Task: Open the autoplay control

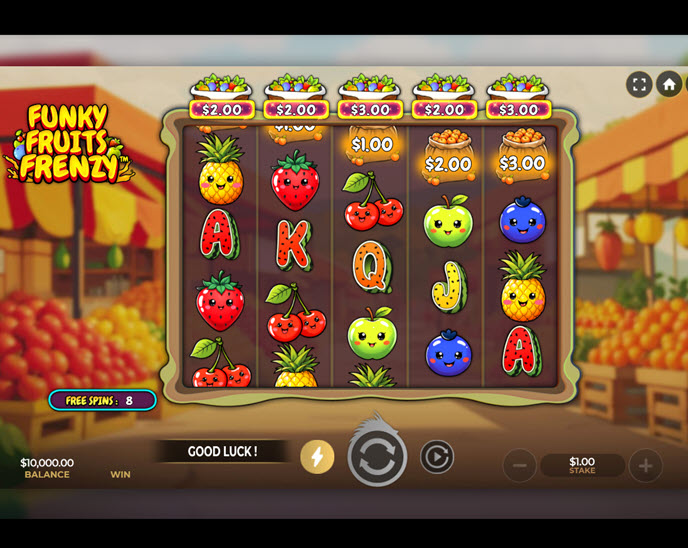Action: (436, 457)
